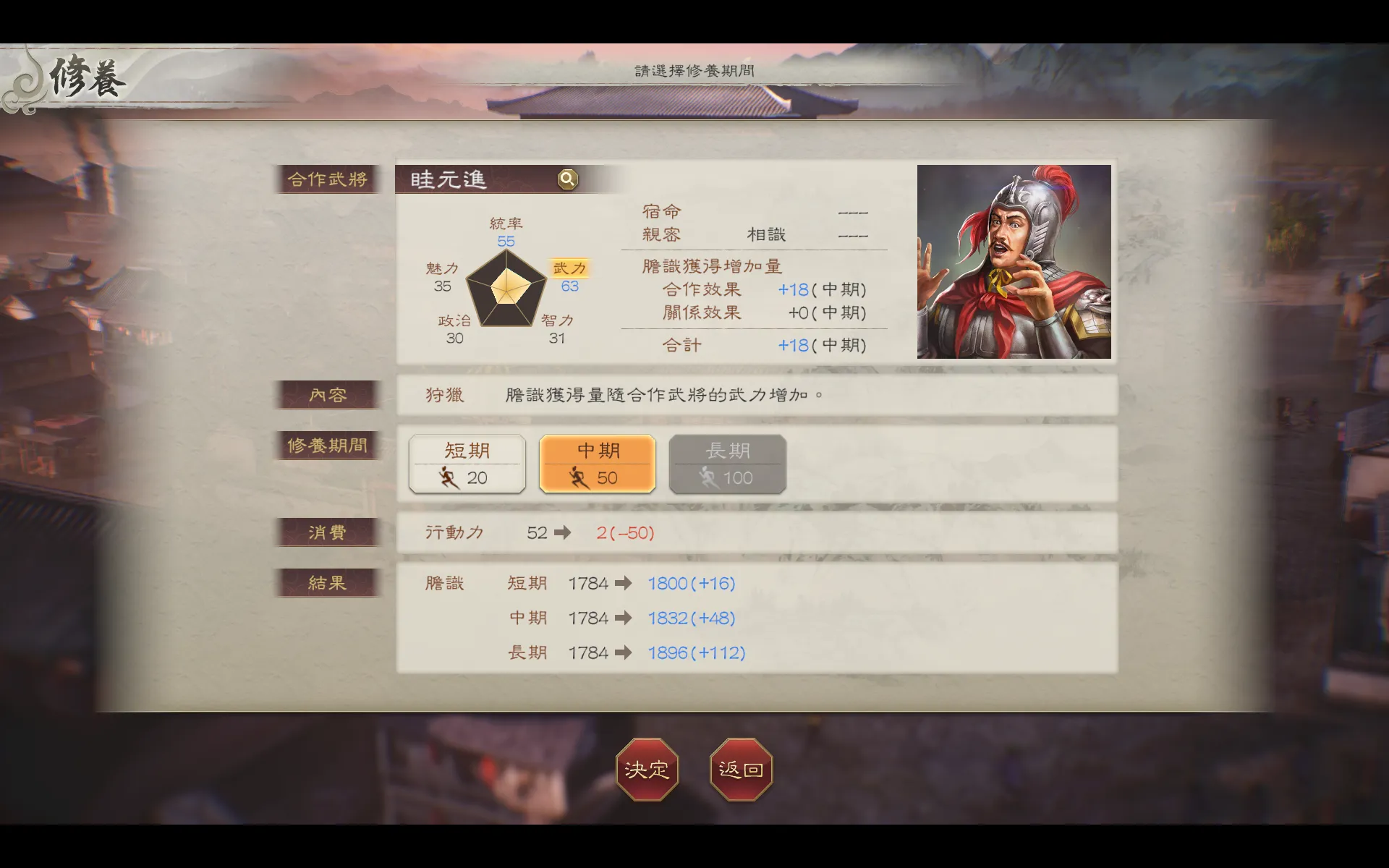Image resolution: width=1389 pixels, height=868 pixels.
Task: Click the 統率 stat on the pentagon chart
Action: click(x=506, y=224)
